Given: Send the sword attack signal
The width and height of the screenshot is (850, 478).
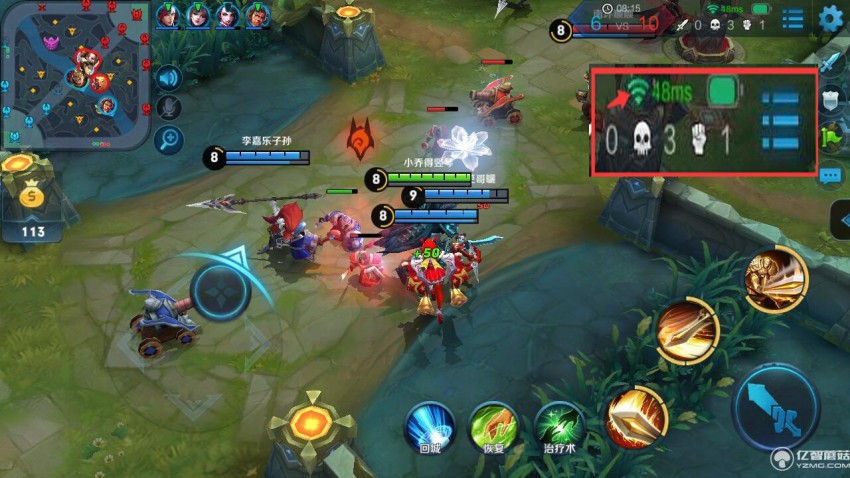Looking at the screenshot, I should tap(832, 62).
